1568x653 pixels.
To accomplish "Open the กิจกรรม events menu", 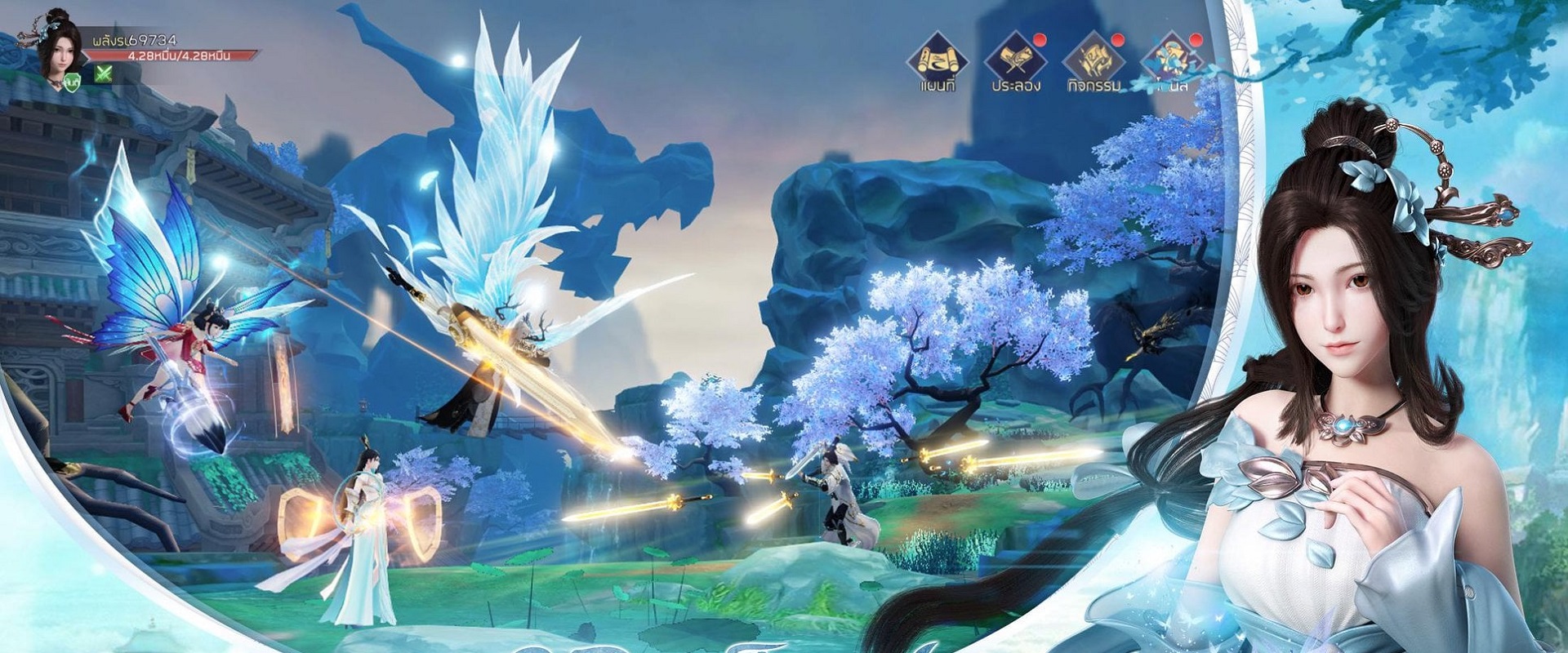I will pos(1094,60).
